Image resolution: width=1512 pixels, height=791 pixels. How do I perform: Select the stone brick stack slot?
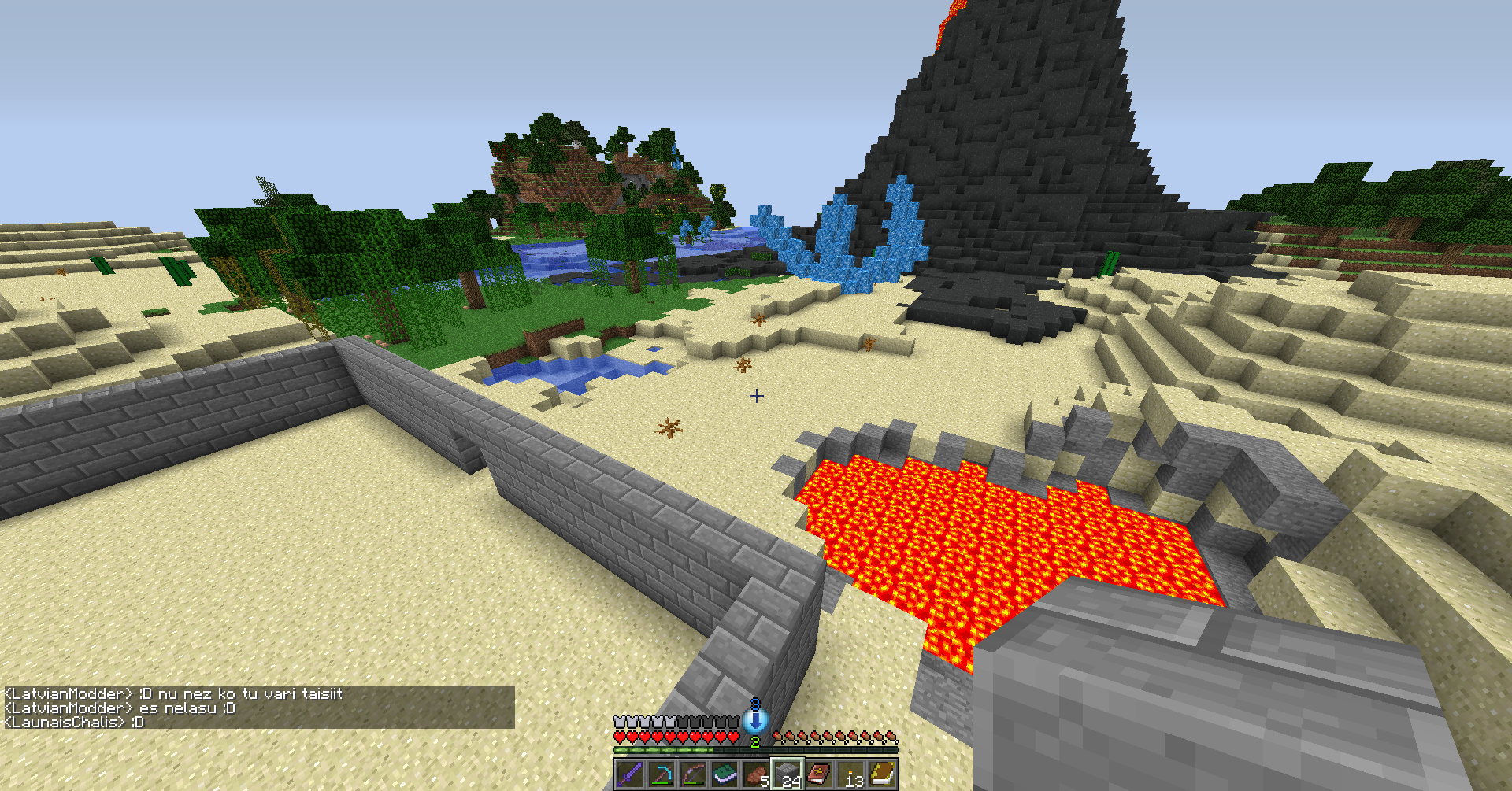pos(787,774)
